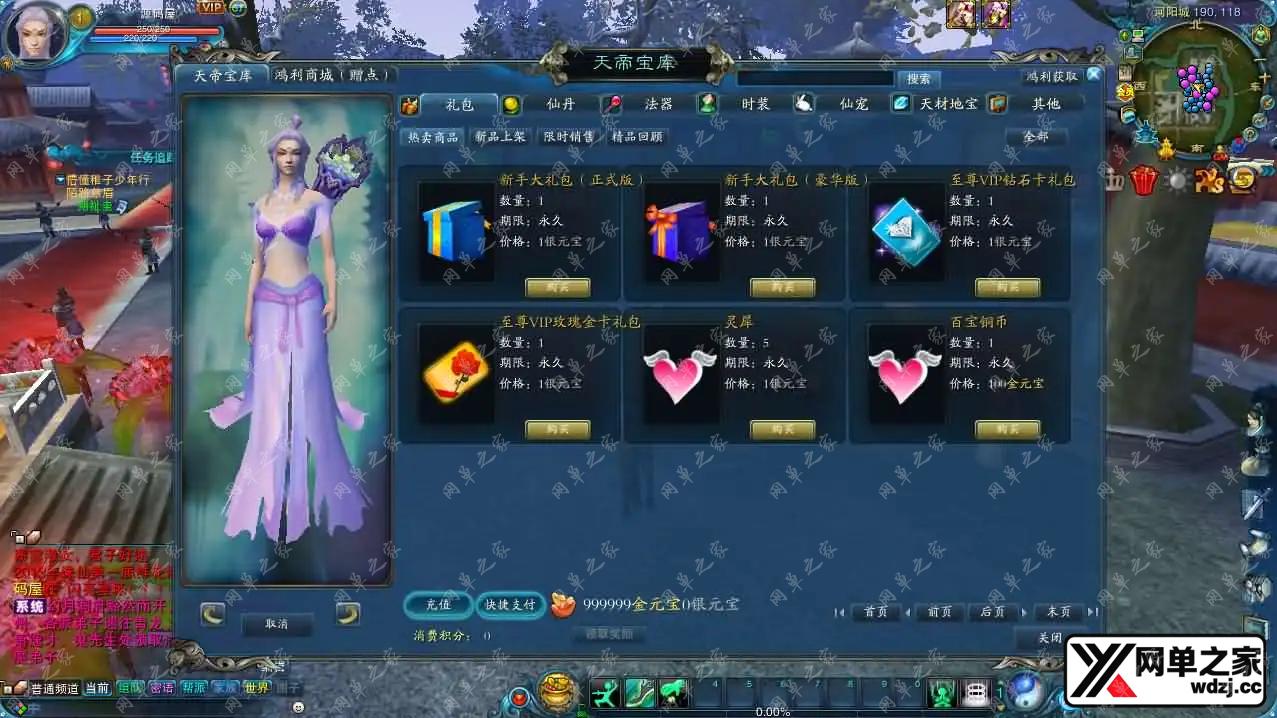
Task: Click the shop search input field
Action: click(x=815, y=78)
